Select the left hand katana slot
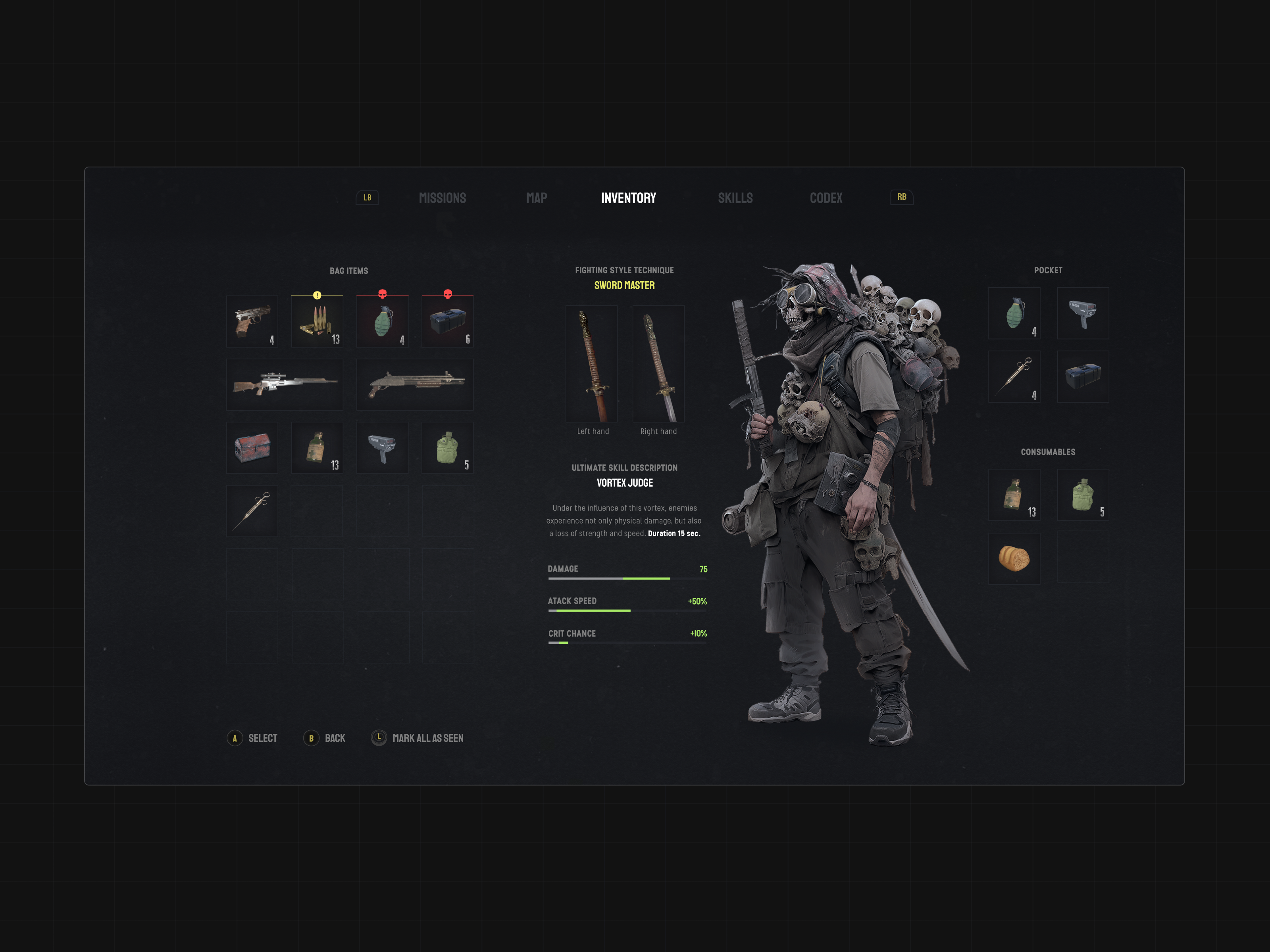1270x952 pixels. tap(591, 364)
